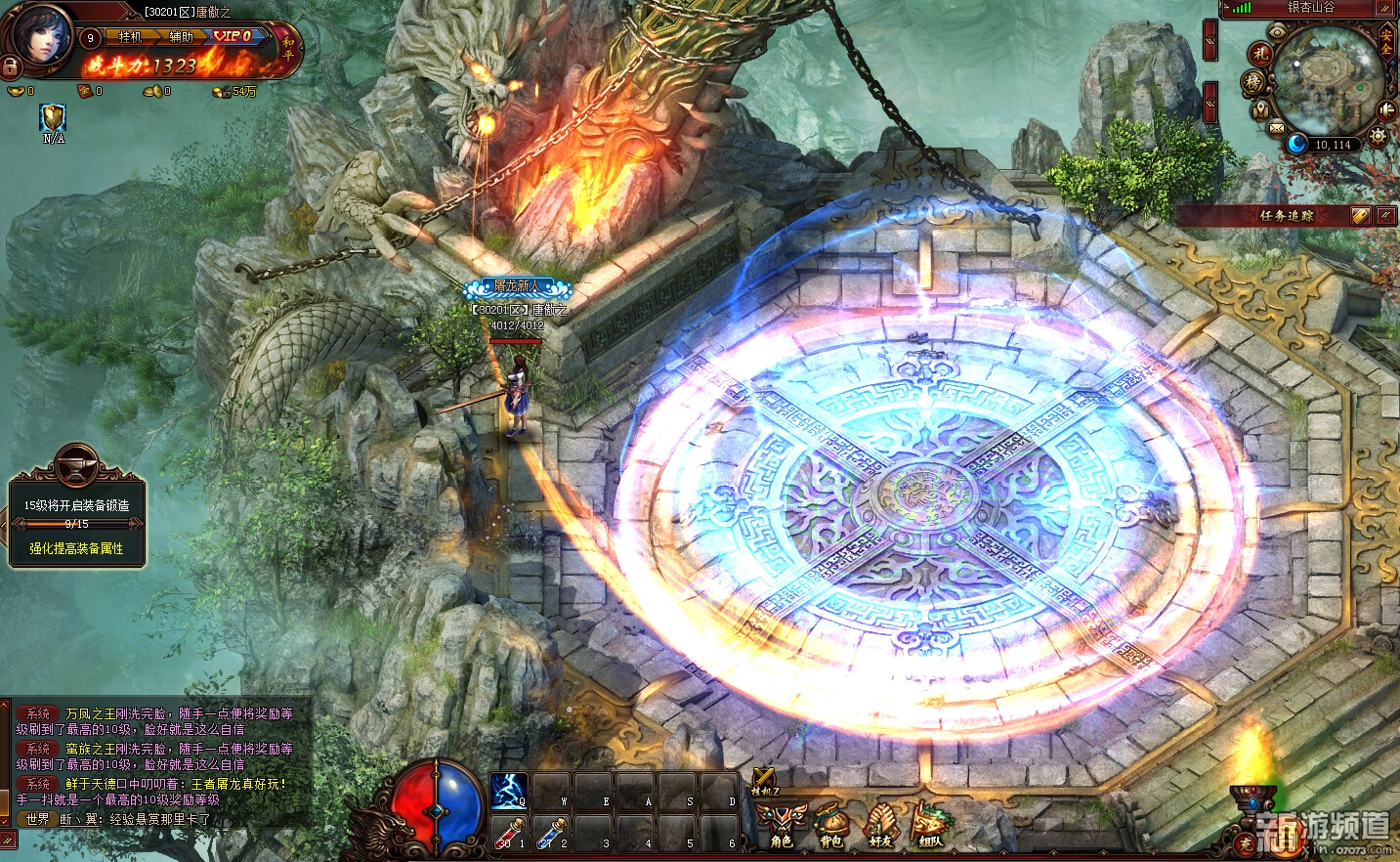This screenshot has height=862, width=1400.
Task: Open the 礼 gift menu
Action: [x=1260, y=54]
